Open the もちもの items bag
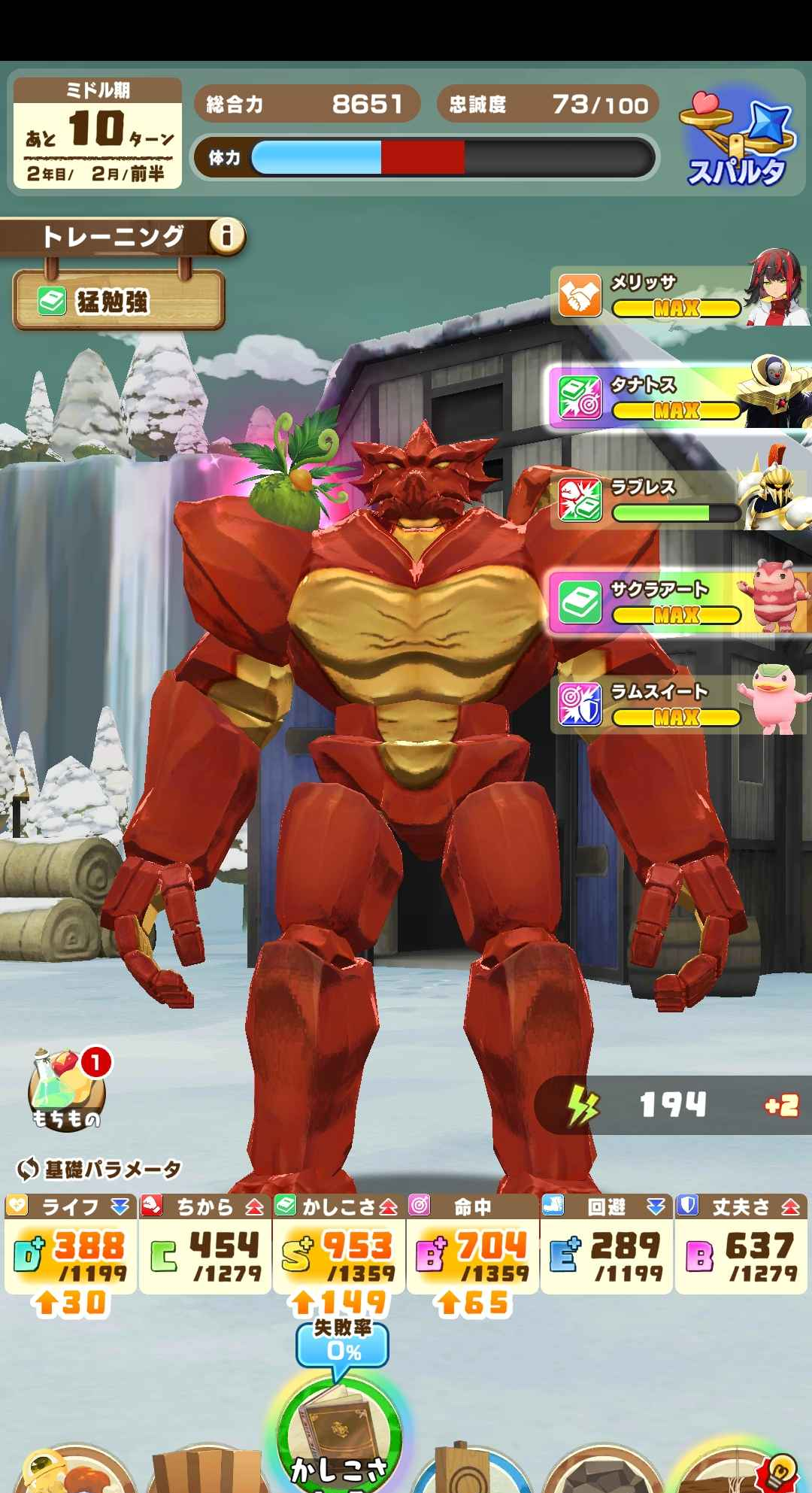 pyautogui.click(x=66, y=1092)
